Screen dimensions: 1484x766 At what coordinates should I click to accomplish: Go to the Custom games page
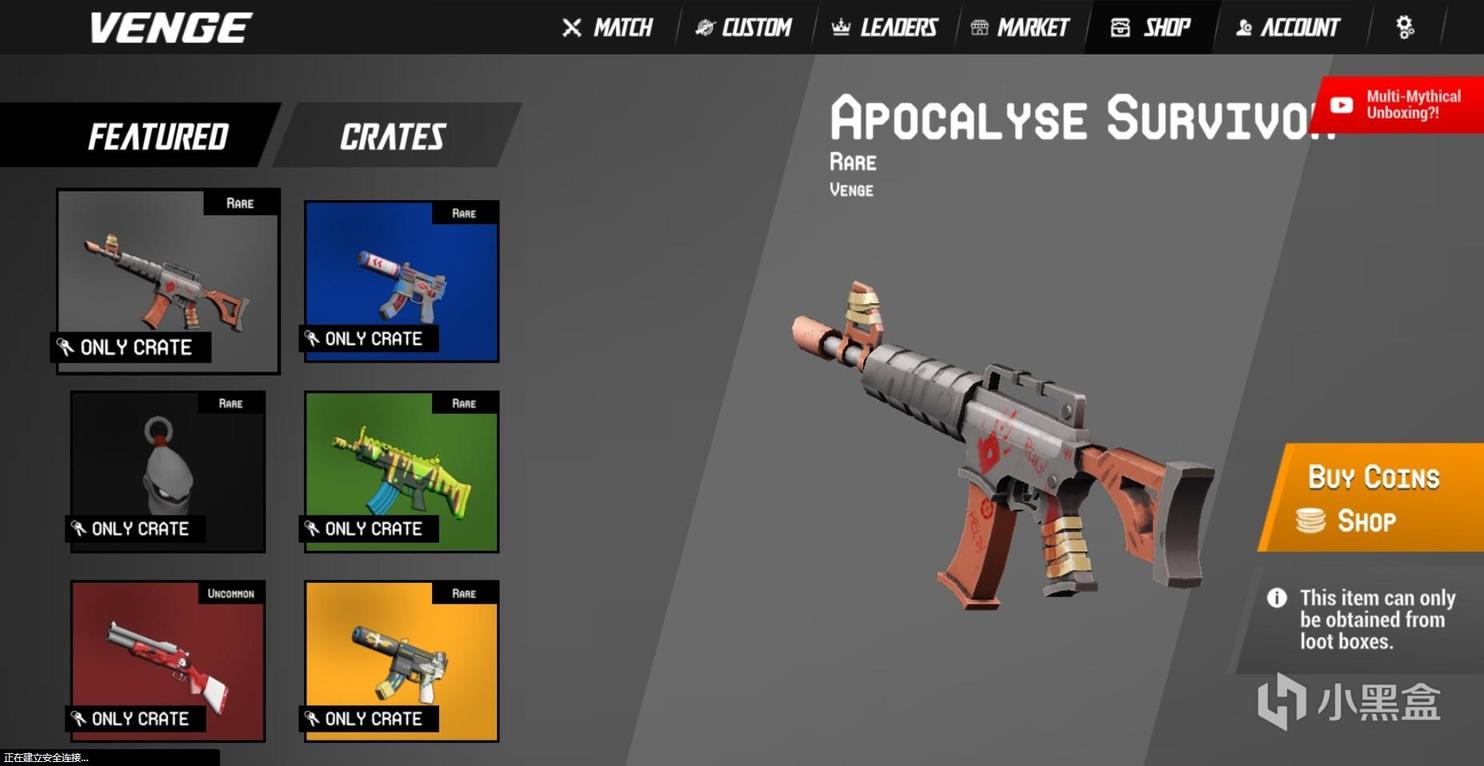(x=744, y=28)
